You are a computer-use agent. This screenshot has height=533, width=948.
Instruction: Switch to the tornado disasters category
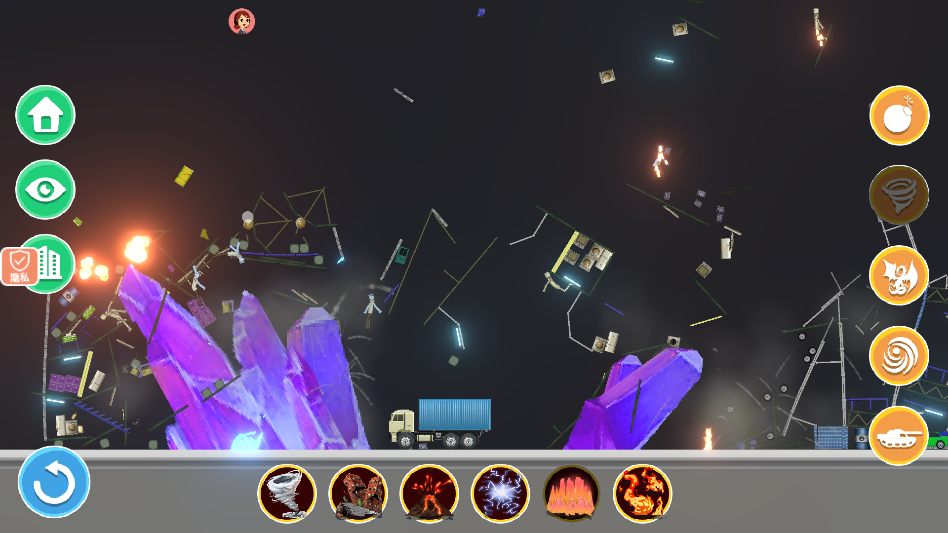[x=899, y=195]
